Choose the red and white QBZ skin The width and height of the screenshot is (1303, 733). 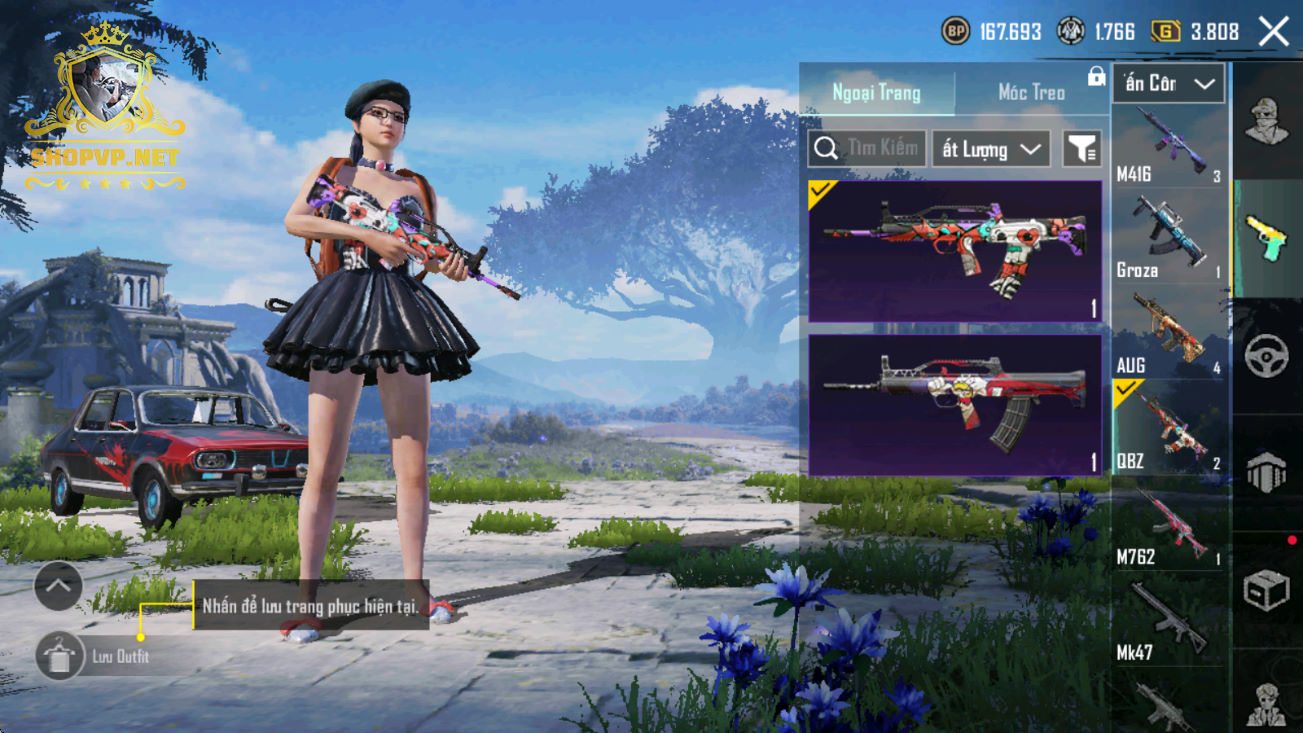pyautogui.click(x=955, y=405)
